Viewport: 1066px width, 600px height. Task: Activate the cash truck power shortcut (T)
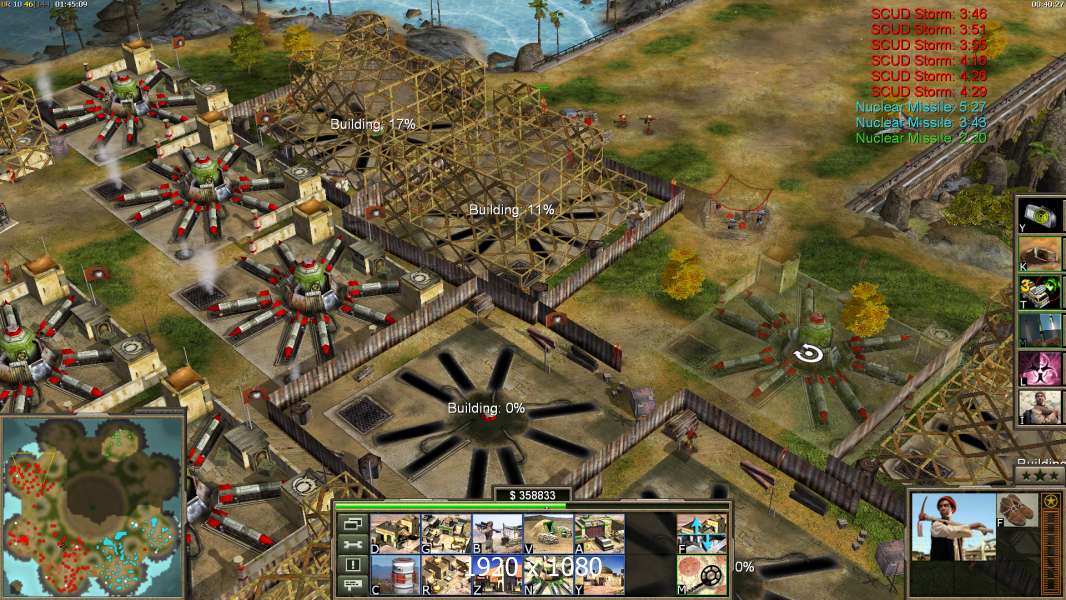[x=1042, y=292]
